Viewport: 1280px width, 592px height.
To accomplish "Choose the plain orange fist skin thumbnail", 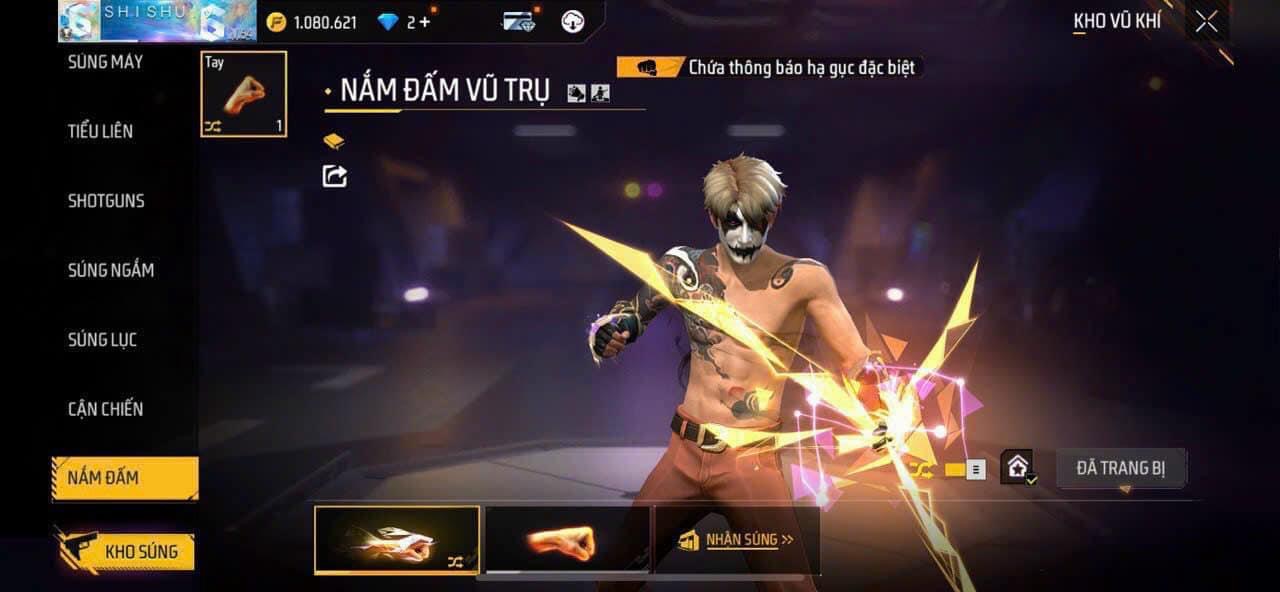I will 566,540.
